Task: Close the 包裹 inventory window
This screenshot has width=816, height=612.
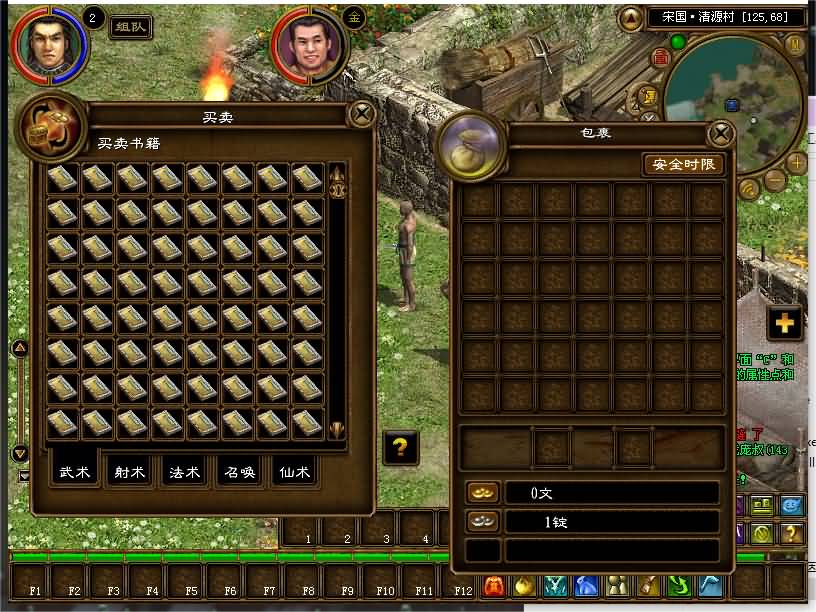Action: click(720, 135)
